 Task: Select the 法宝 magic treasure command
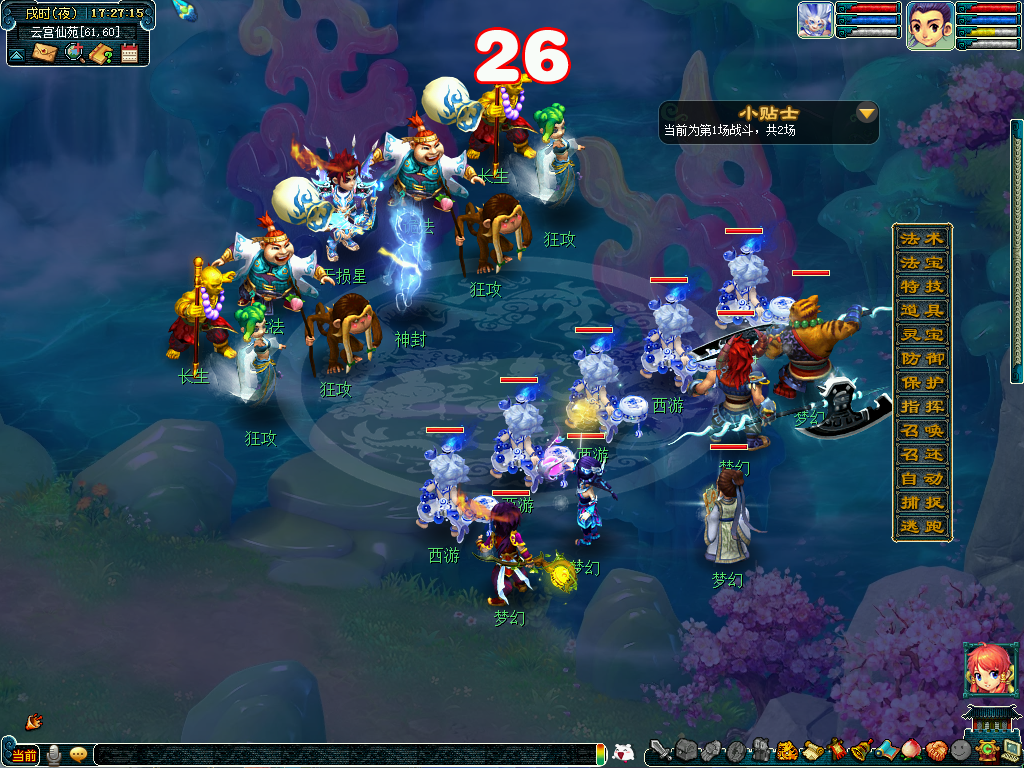(922, 262)
